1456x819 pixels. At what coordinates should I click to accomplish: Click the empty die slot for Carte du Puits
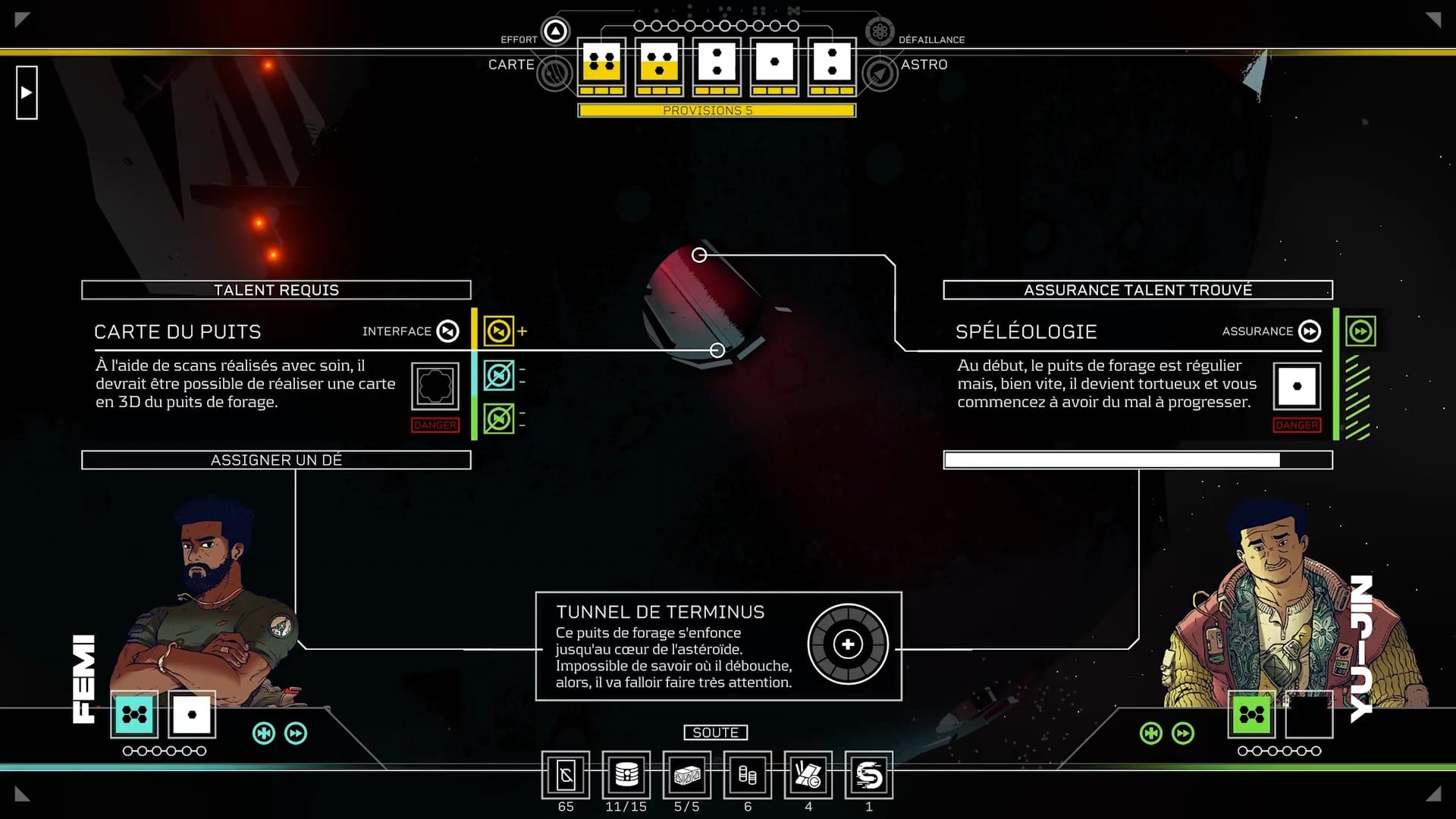click(x=435, y=386)
